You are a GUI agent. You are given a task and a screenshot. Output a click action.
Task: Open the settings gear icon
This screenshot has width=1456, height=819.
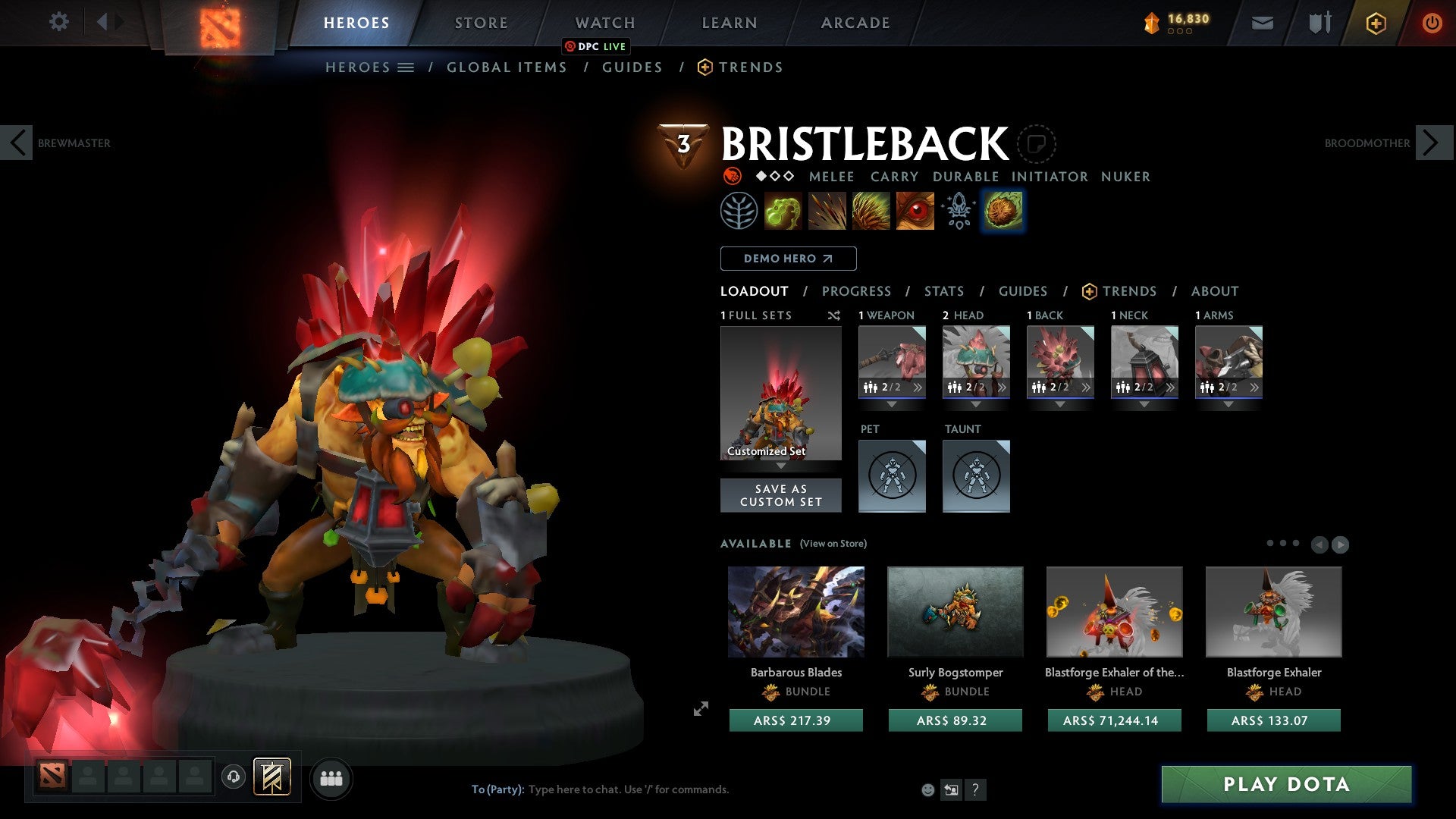tap(58, 22)
